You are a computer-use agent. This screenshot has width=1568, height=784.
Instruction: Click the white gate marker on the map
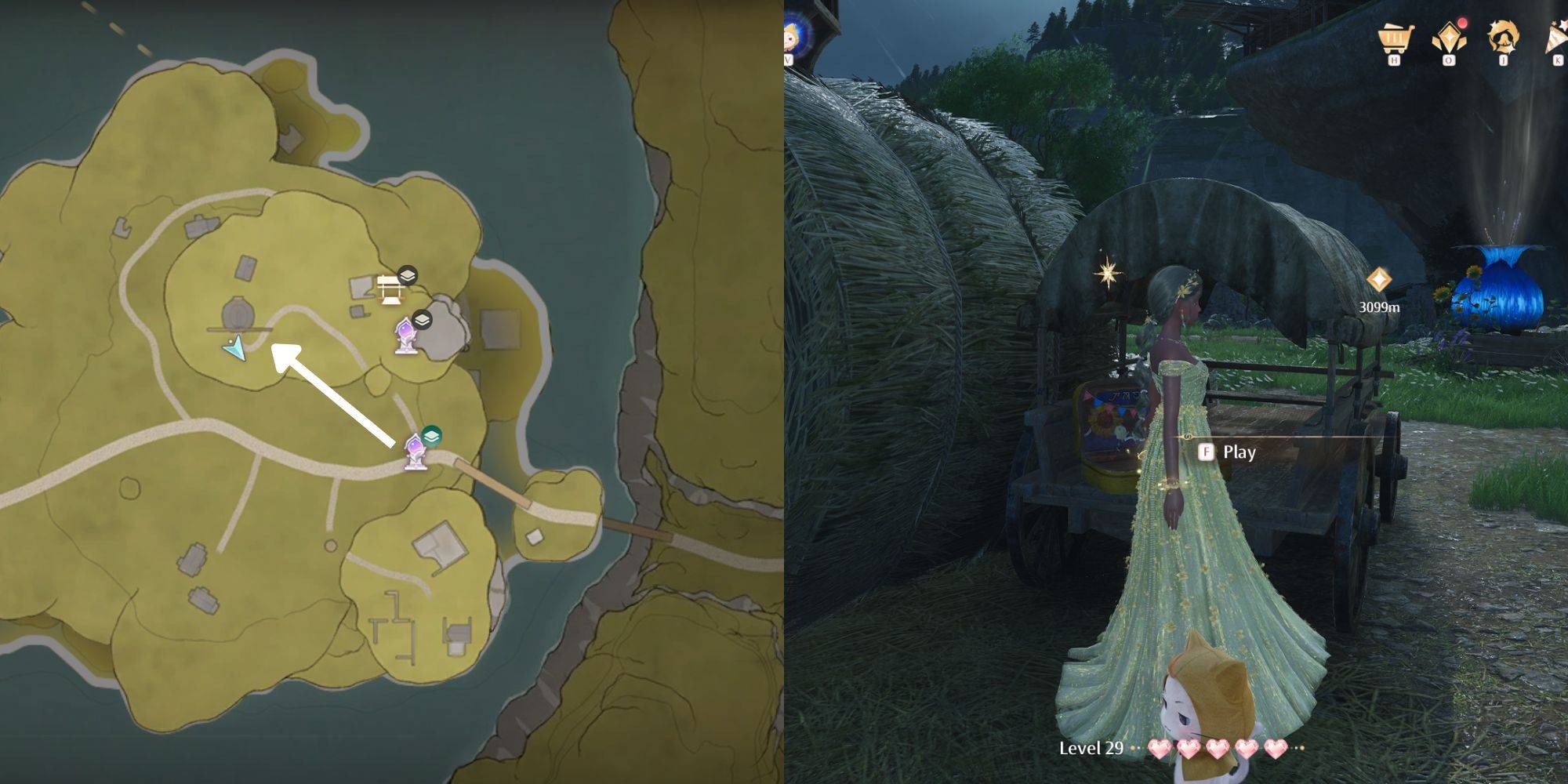390,289
